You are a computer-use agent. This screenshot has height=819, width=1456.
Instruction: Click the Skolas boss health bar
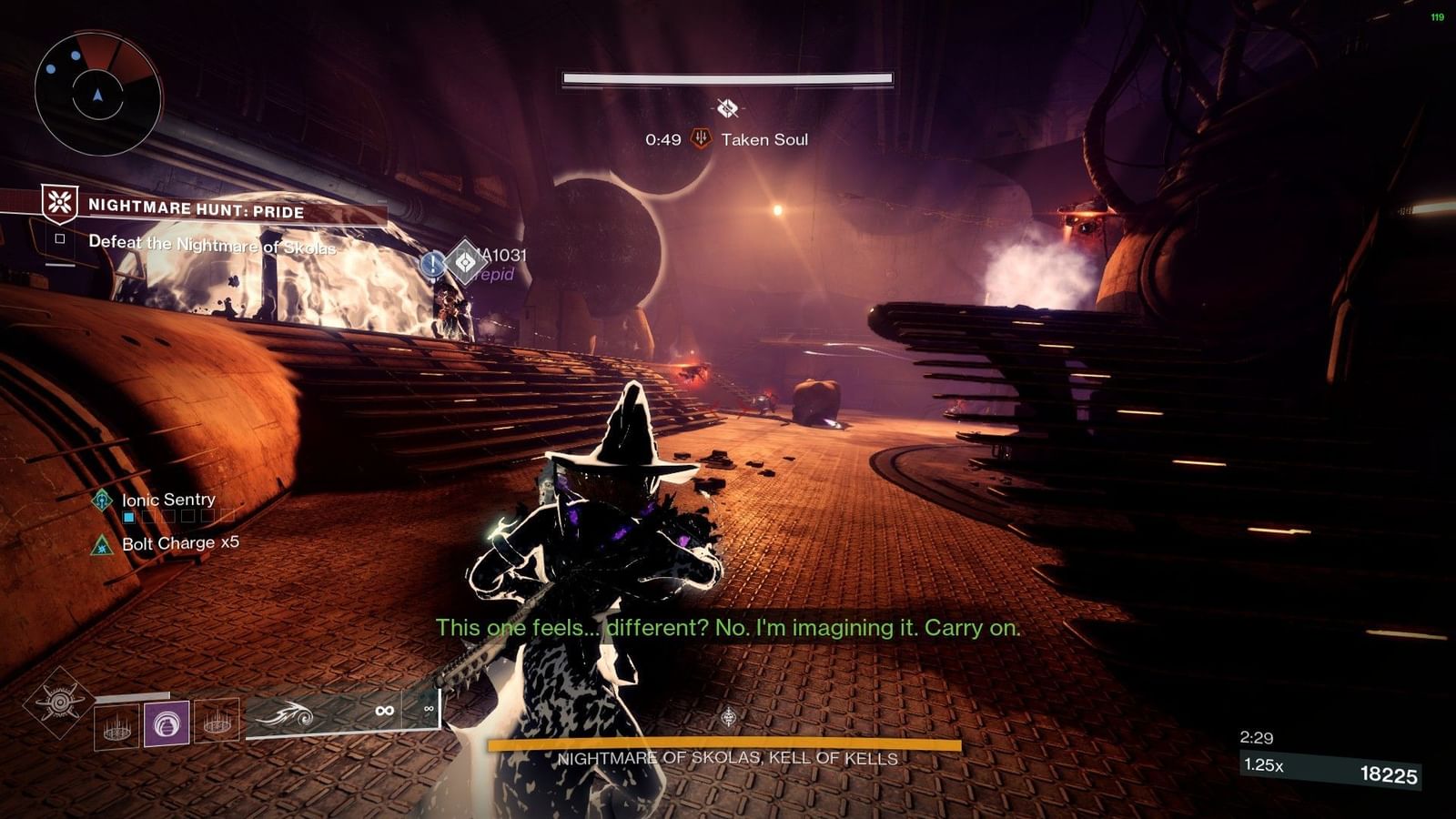(728, 744)
